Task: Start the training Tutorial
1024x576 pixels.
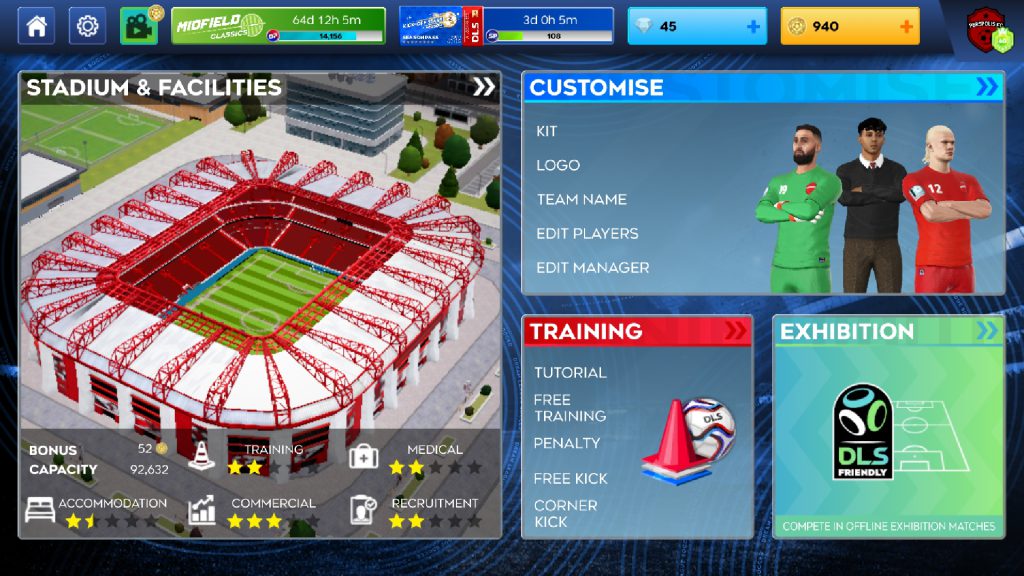Action: click(570, 372)
